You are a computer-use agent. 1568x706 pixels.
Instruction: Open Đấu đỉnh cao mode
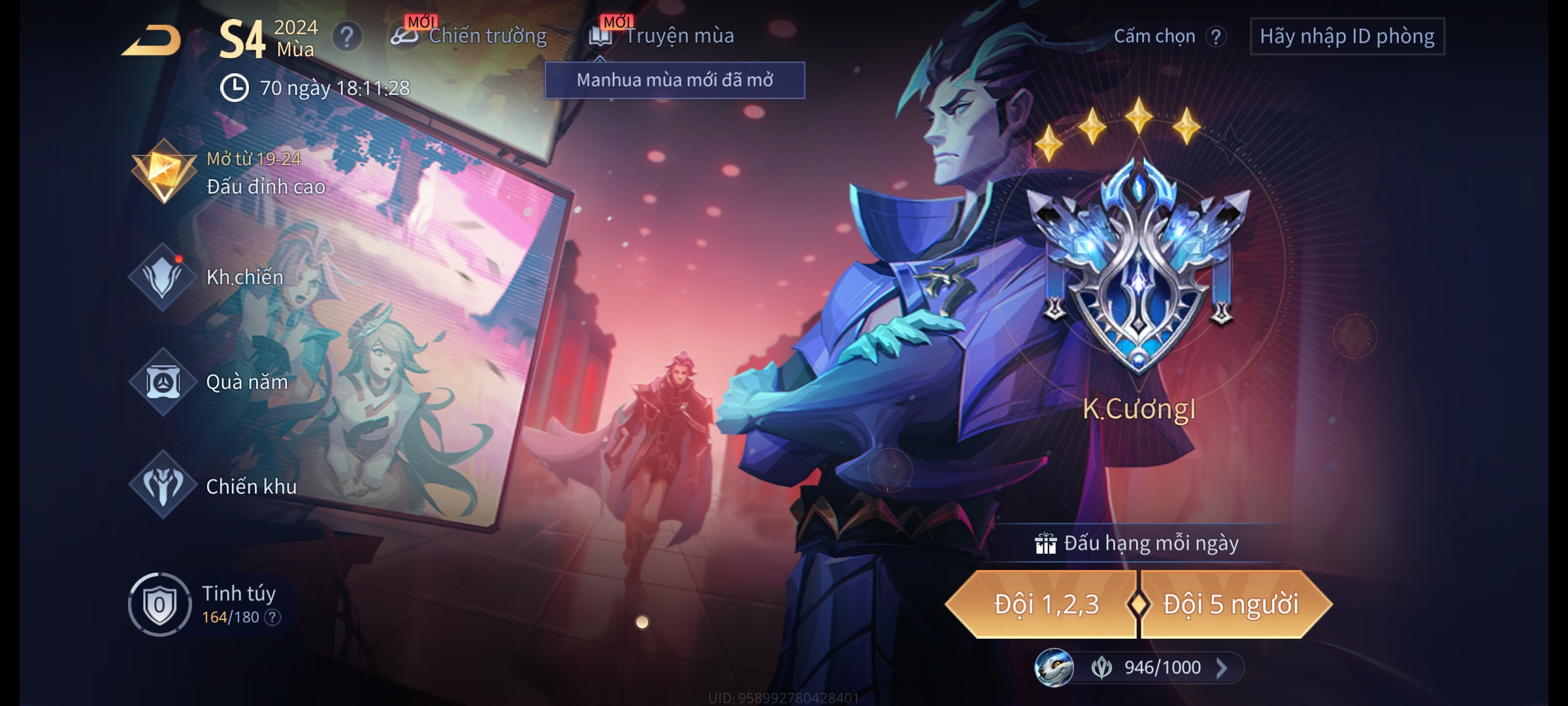pyautogui.click(x=229, y=173)
